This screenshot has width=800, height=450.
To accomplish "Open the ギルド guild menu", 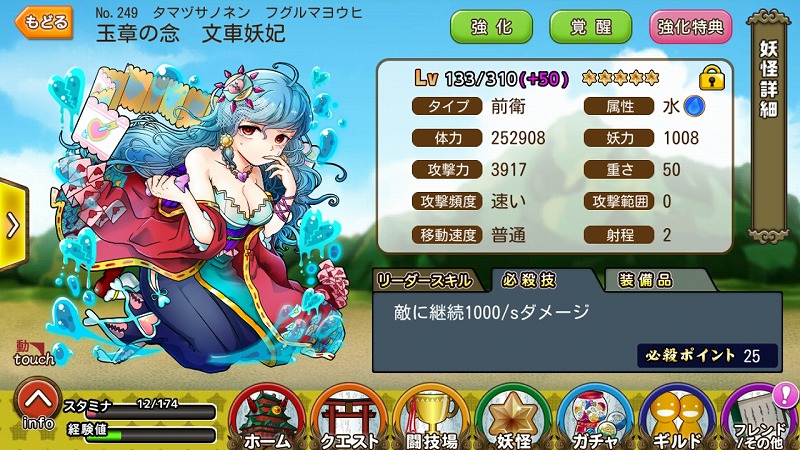I will pos(677,418).
